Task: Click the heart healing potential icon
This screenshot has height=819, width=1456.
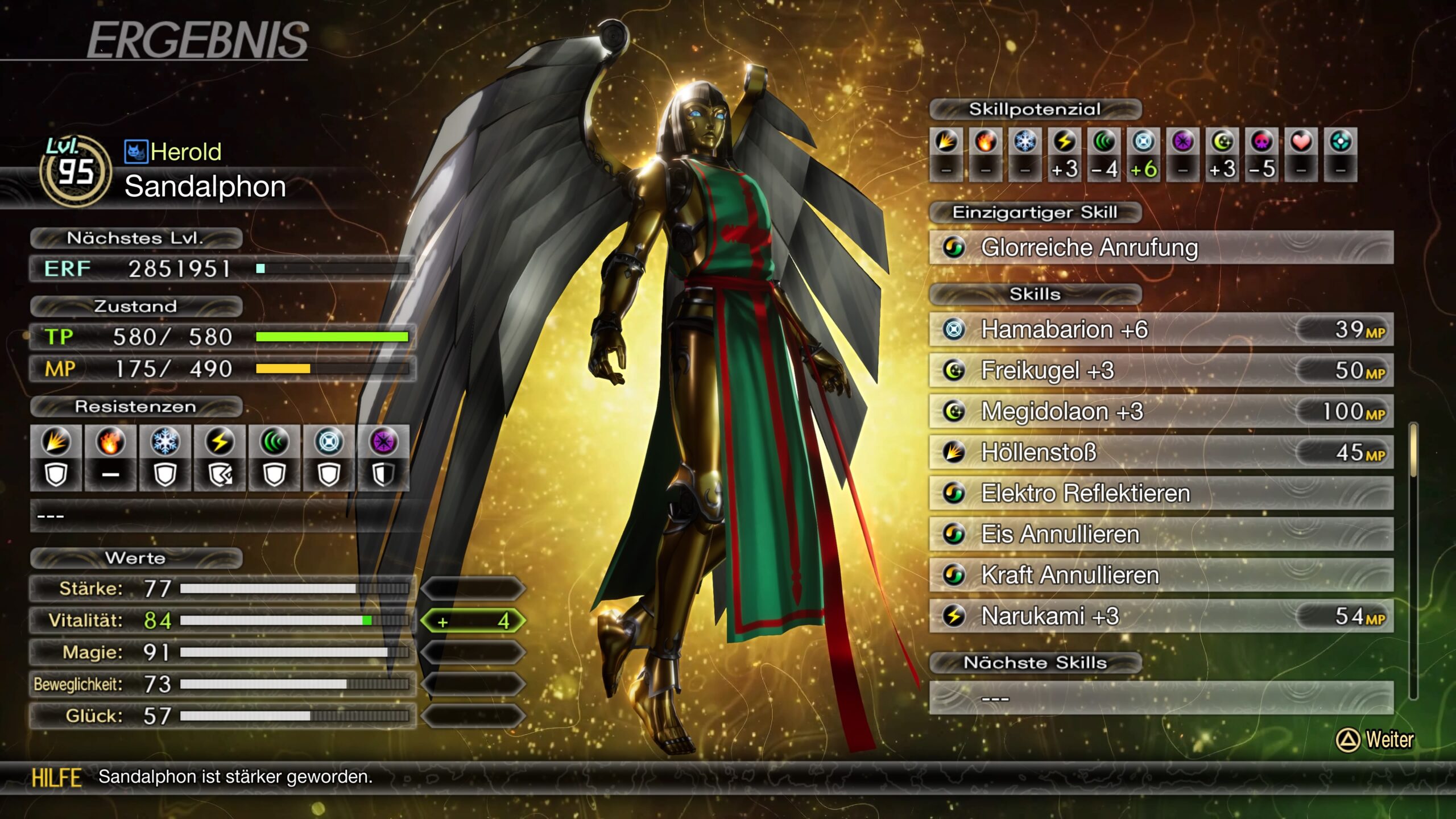Action: [x=1301, y=142]
